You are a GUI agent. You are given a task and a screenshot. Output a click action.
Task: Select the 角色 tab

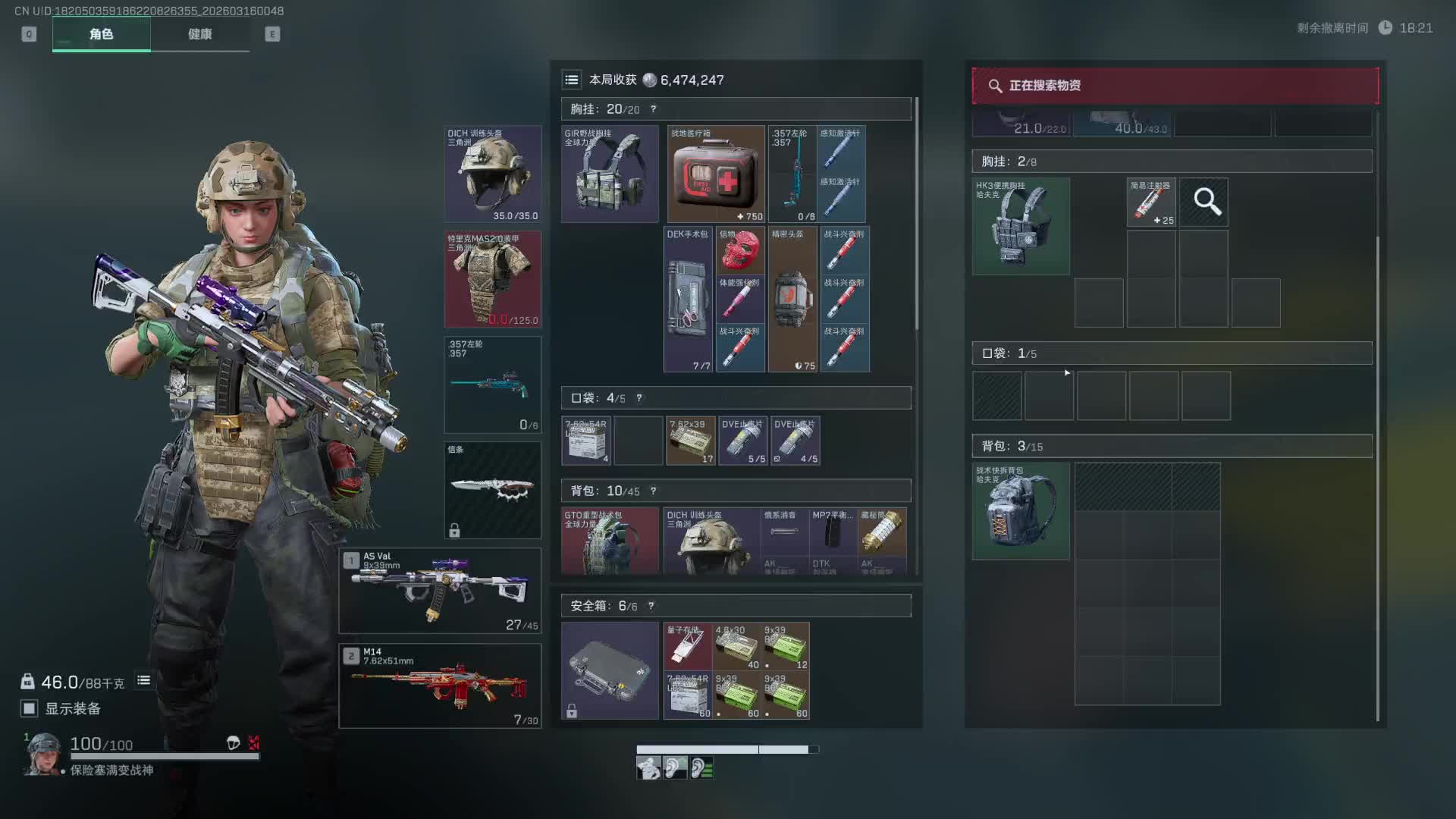(101, 34)
